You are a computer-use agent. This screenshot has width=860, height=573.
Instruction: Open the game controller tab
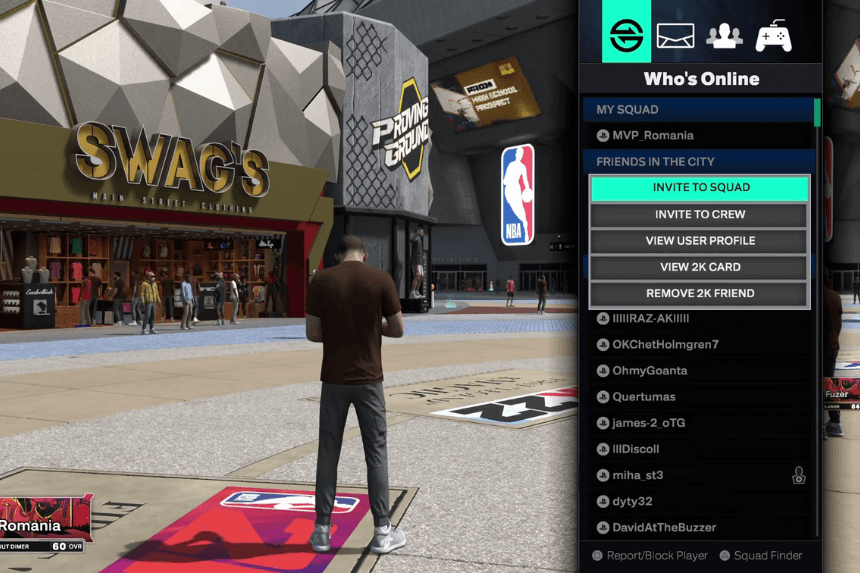773,36
